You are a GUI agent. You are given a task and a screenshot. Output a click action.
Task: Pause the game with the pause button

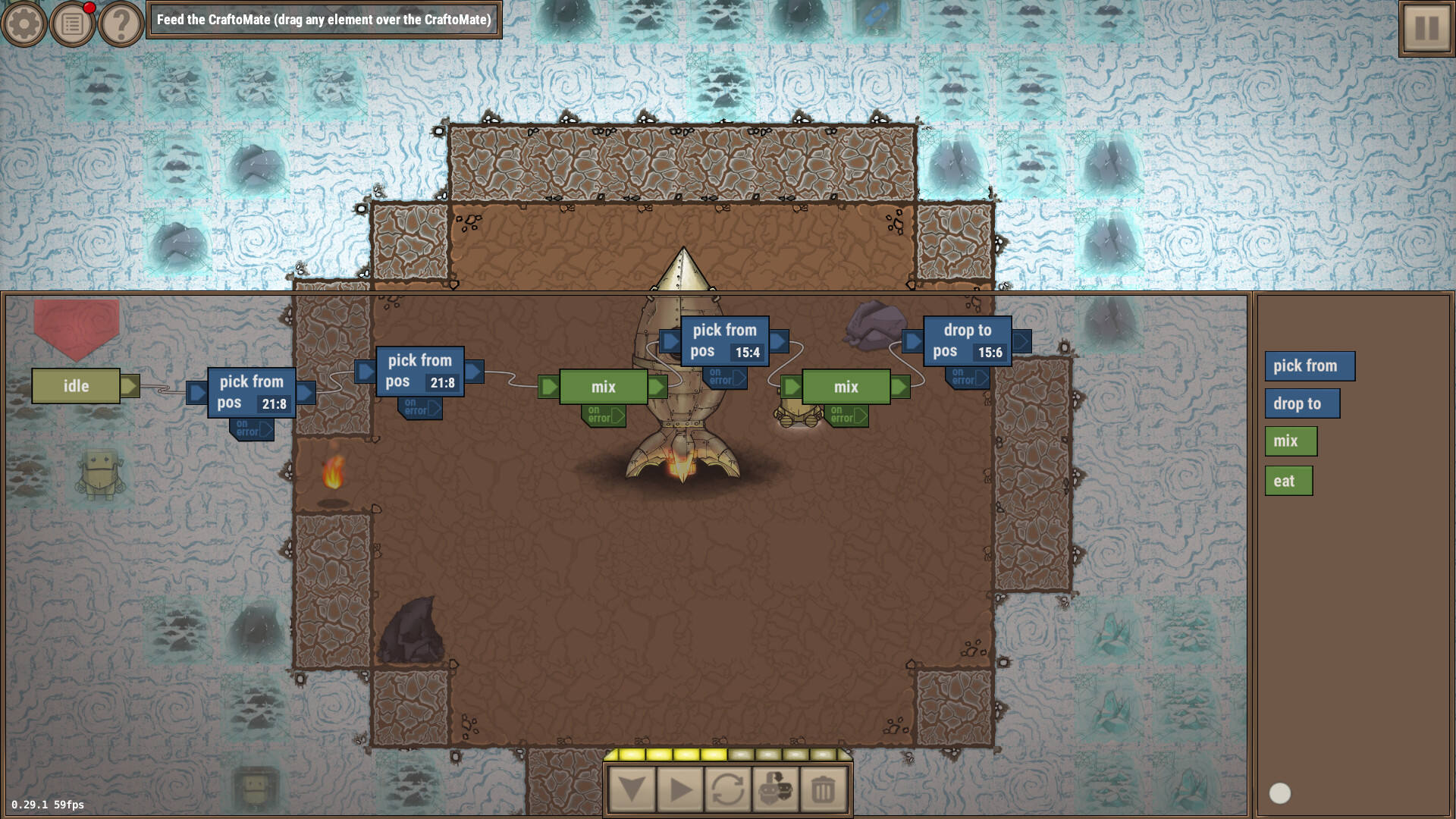point(1426,28)
